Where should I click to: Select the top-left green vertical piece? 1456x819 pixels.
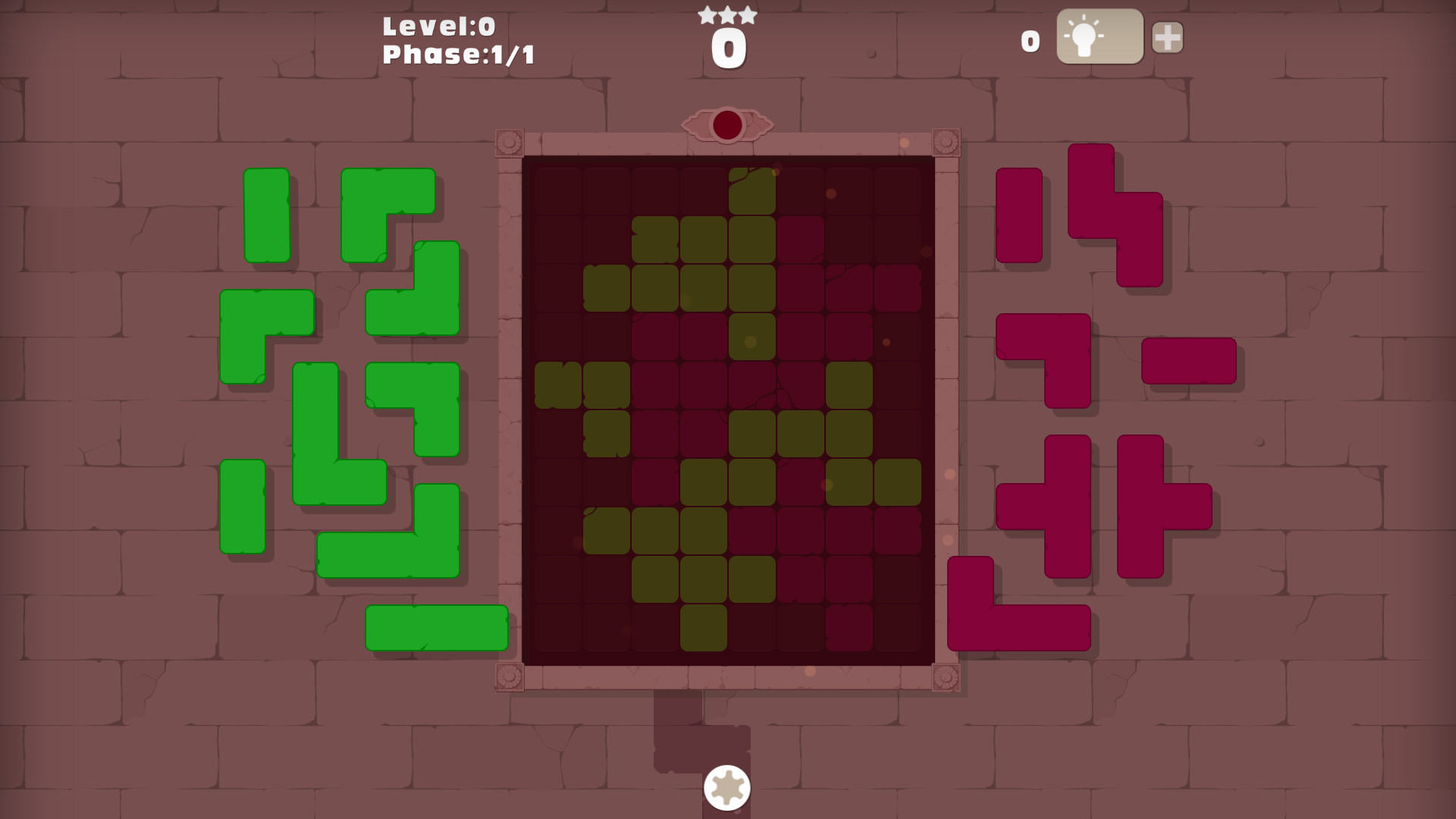tap(267, 215)
